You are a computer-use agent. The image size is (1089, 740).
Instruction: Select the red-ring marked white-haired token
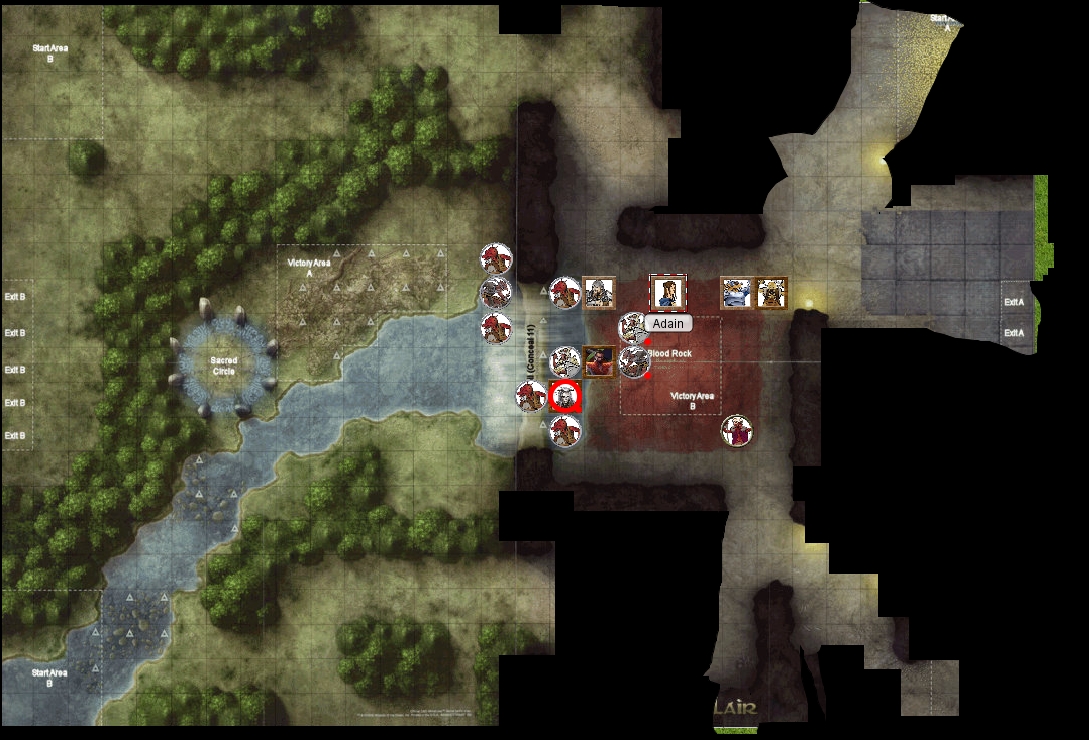point(565,396)
